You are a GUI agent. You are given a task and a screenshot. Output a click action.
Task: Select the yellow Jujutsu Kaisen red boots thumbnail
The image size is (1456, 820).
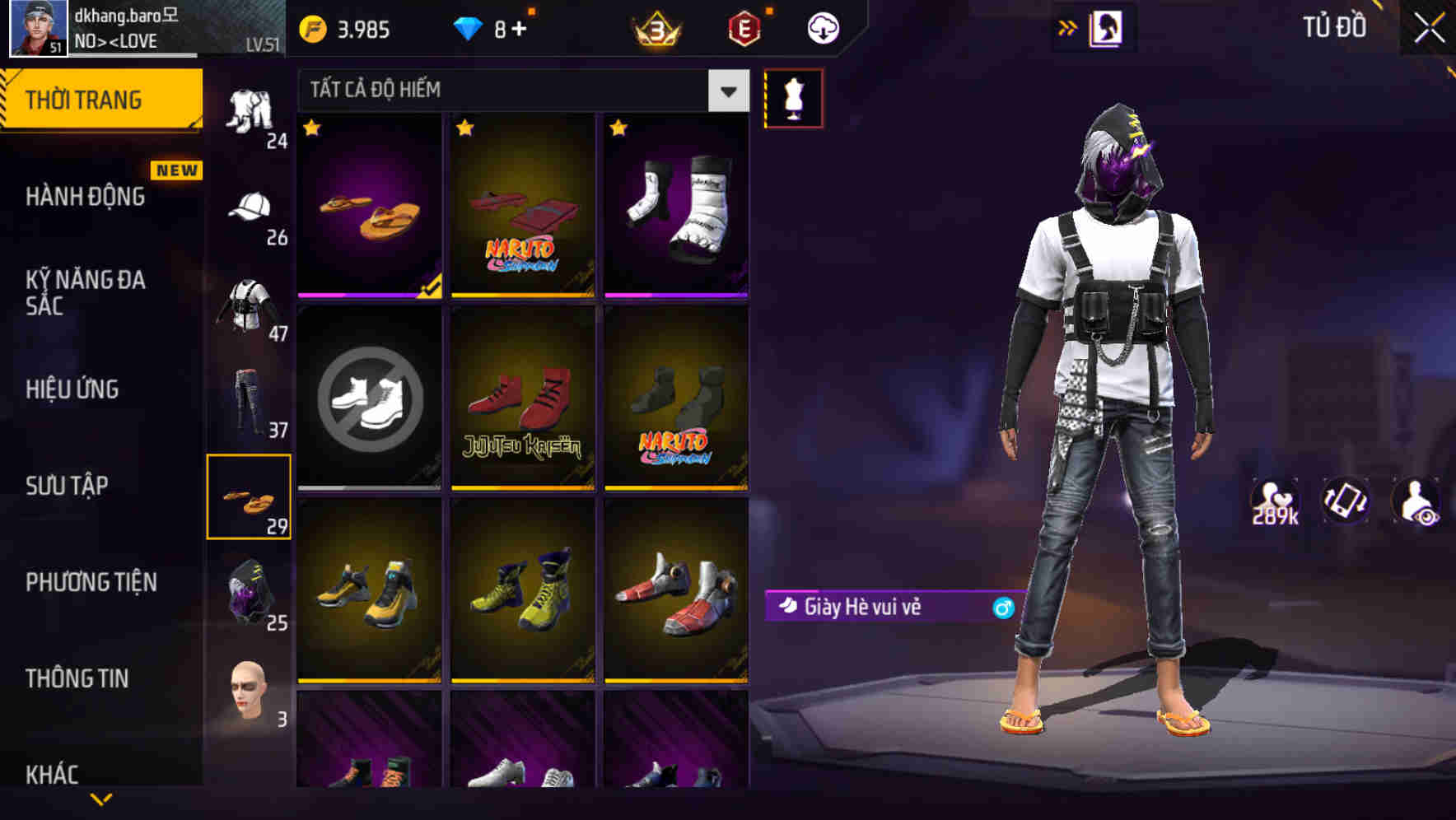pos(522,399)
